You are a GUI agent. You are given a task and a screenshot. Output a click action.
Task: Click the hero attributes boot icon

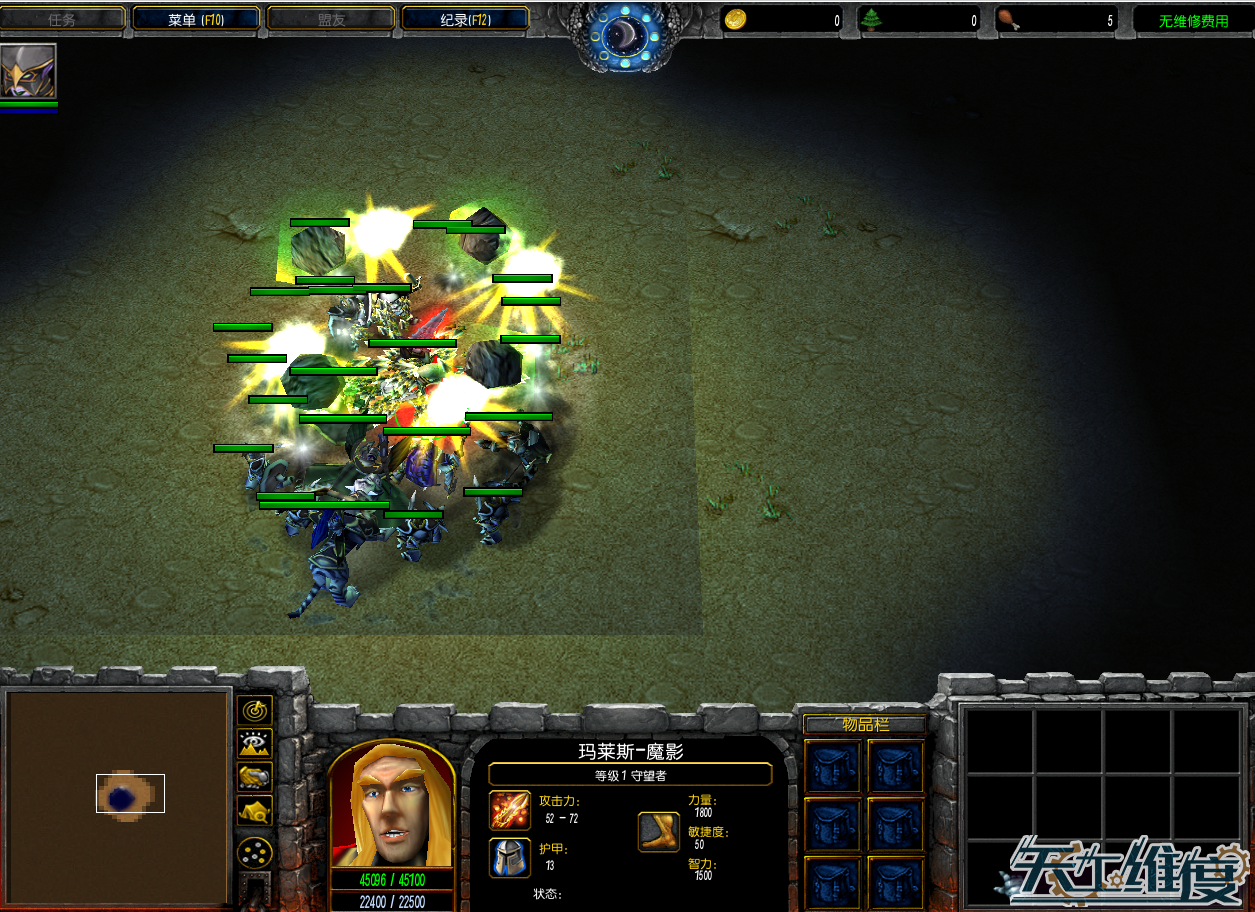coord(659,832)
